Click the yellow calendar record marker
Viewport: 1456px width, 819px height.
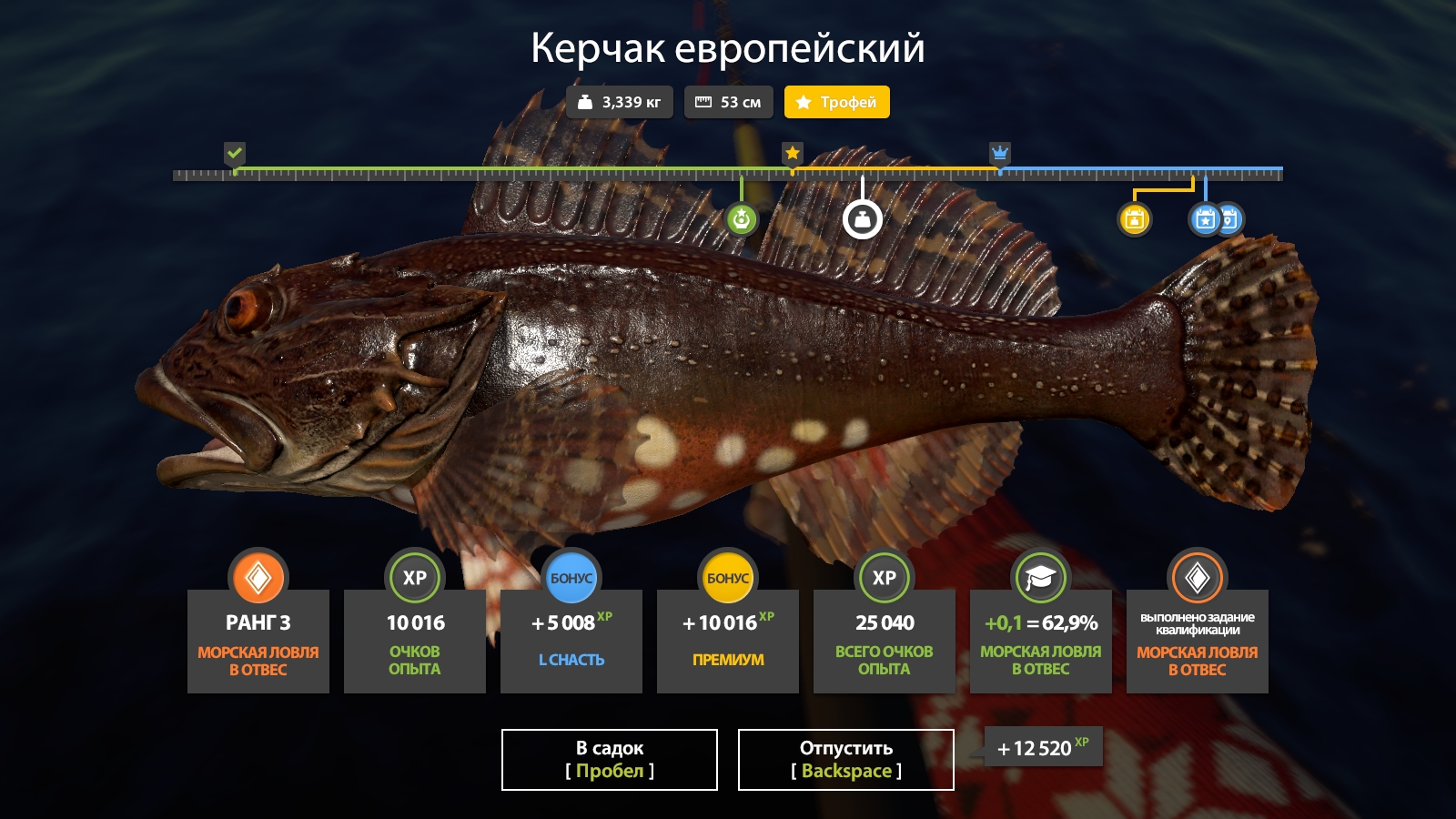pos(1134,219)
